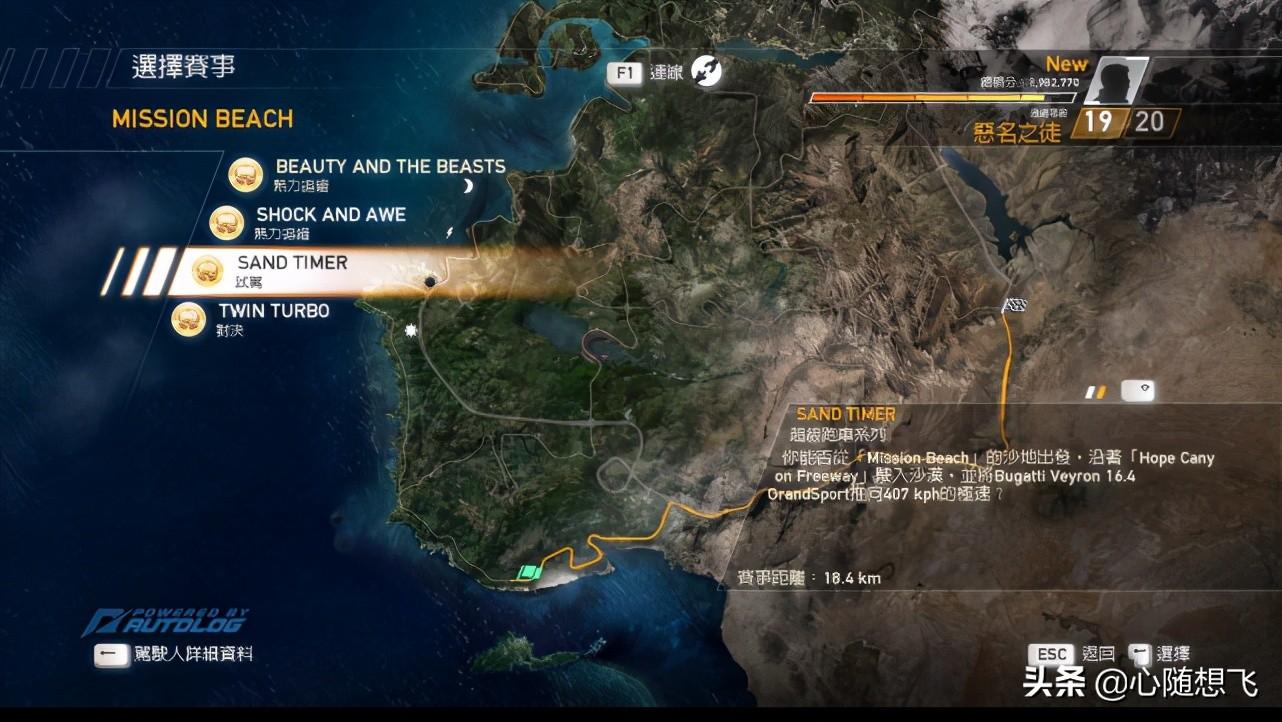This screenshot has height=722, width=1282.
Task: Click the checkered finish flag marker
Action: point(1015,306)
